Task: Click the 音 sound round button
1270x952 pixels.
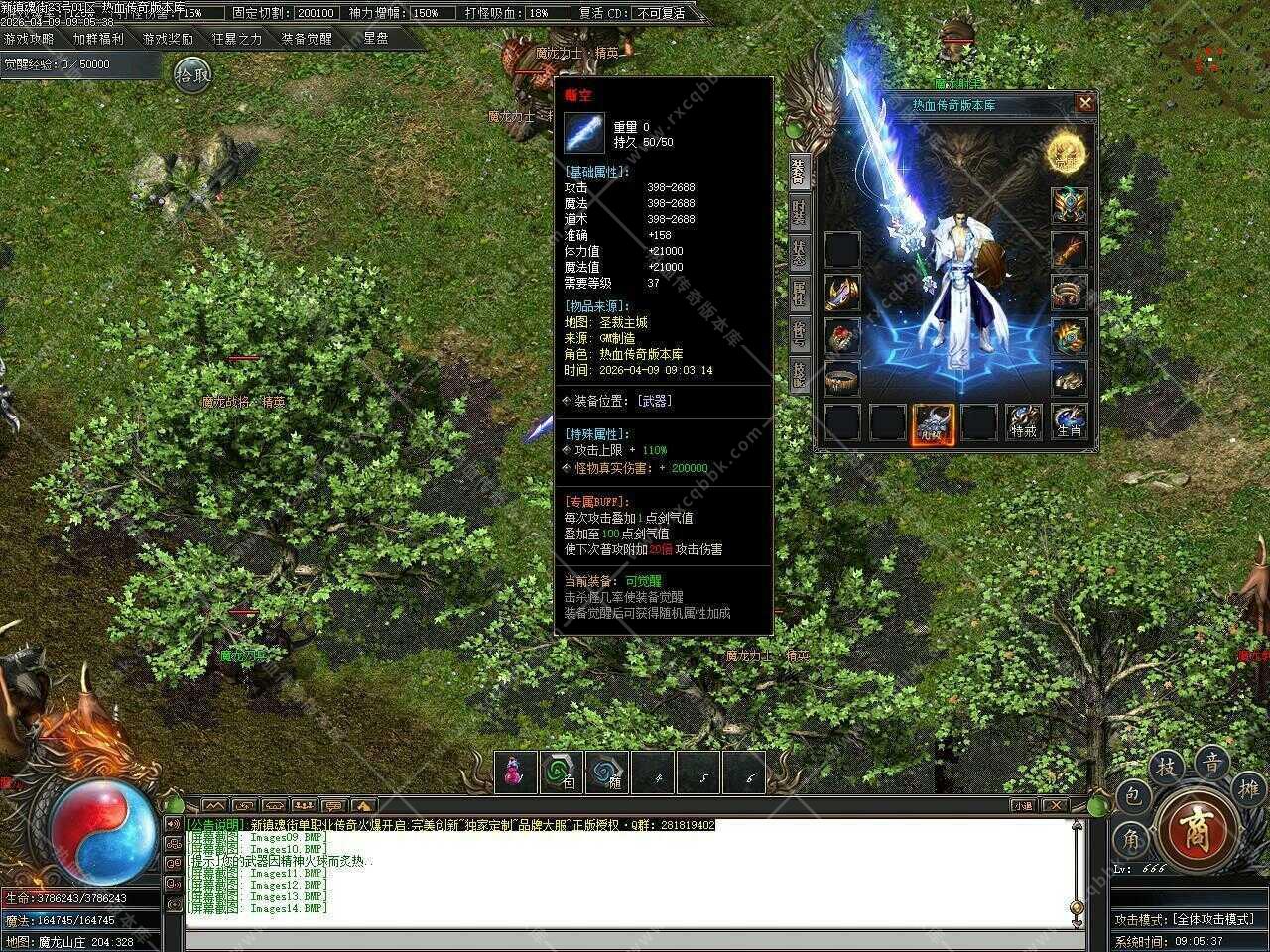Action: point(1211,764)
